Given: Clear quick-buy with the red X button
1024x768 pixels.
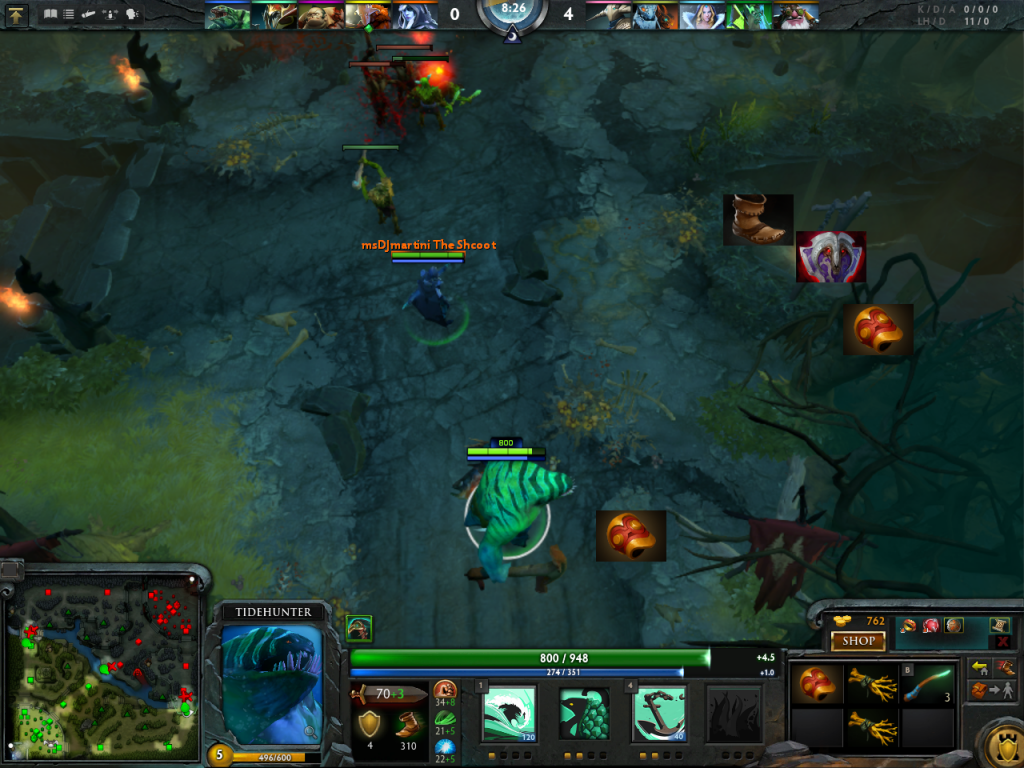Looking at the screenshot, I should 1002,642.
